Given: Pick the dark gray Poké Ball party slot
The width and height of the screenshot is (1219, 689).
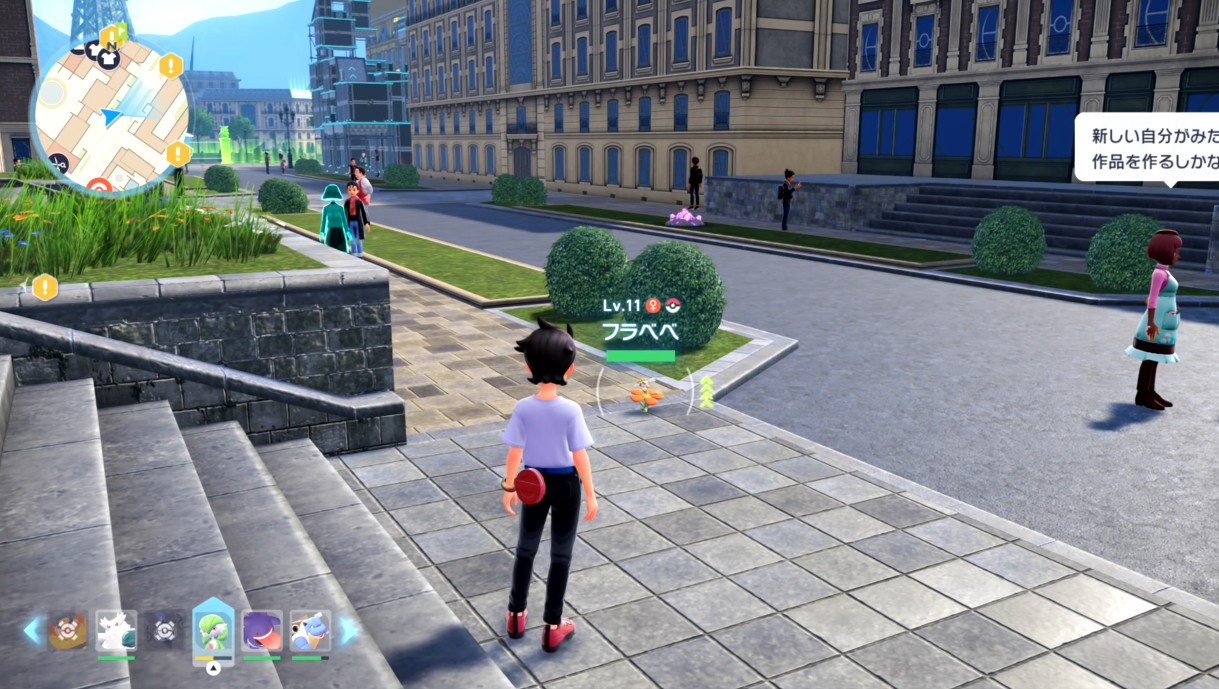Looking at the screenshot, I should [164, 631].
